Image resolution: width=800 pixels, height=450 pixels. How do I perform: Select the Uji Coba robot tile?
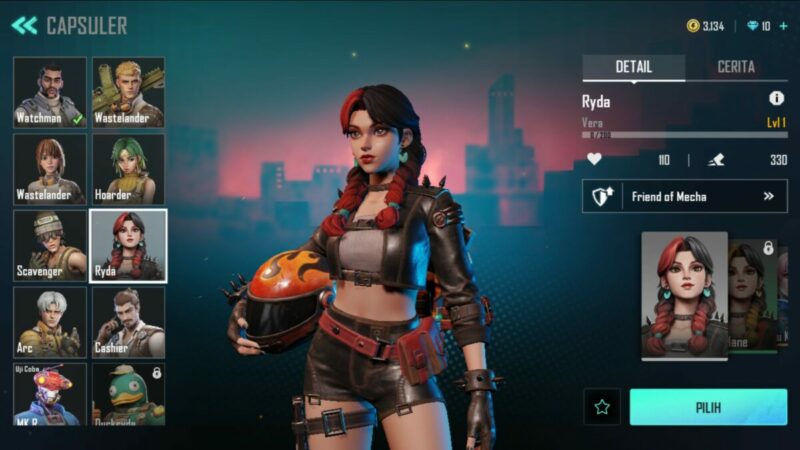50,394
